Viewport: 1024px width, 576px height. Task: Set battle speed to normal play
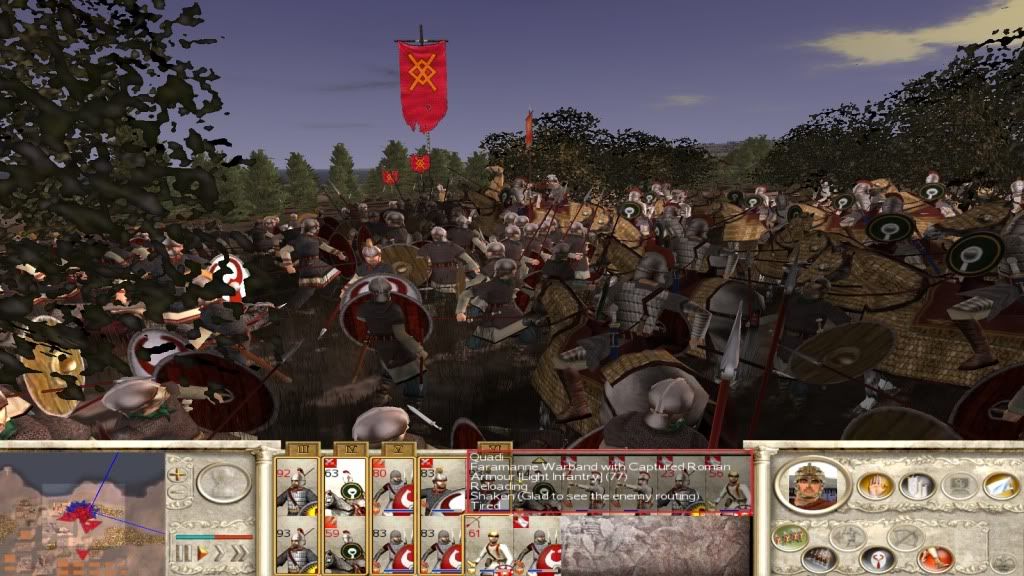tap(201, 552)
